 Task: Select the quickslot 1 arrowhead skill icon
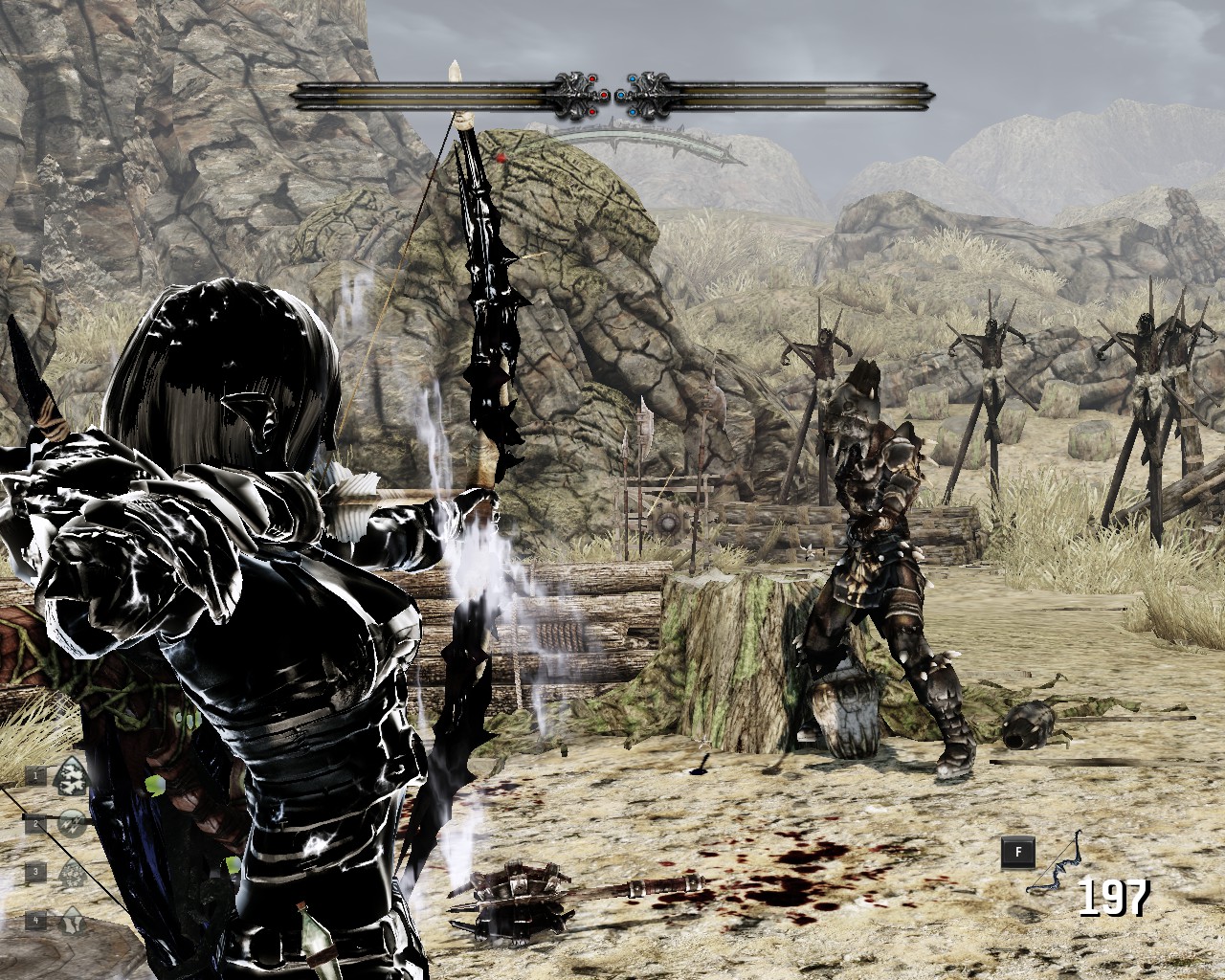point(72,776)
